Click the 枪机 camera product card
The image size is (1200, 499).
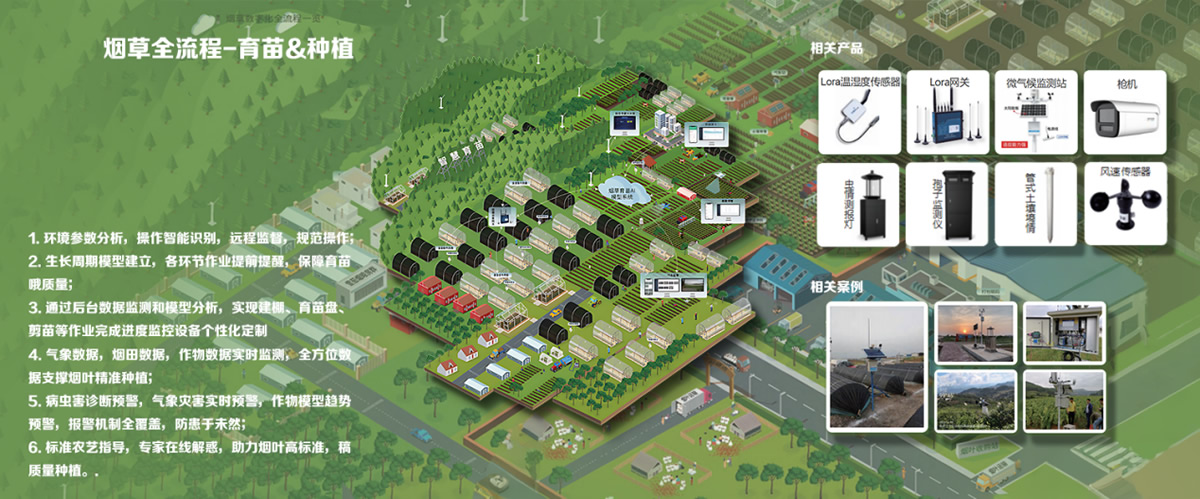1124,111
